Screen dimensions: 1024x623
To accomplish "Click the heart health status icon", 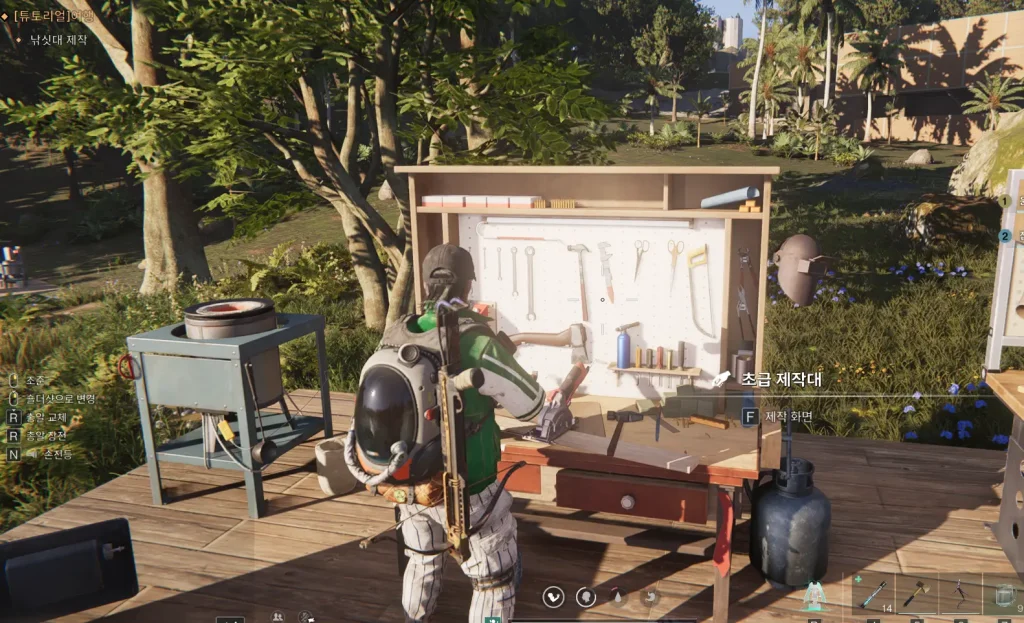I will click(x=553, y=597).
